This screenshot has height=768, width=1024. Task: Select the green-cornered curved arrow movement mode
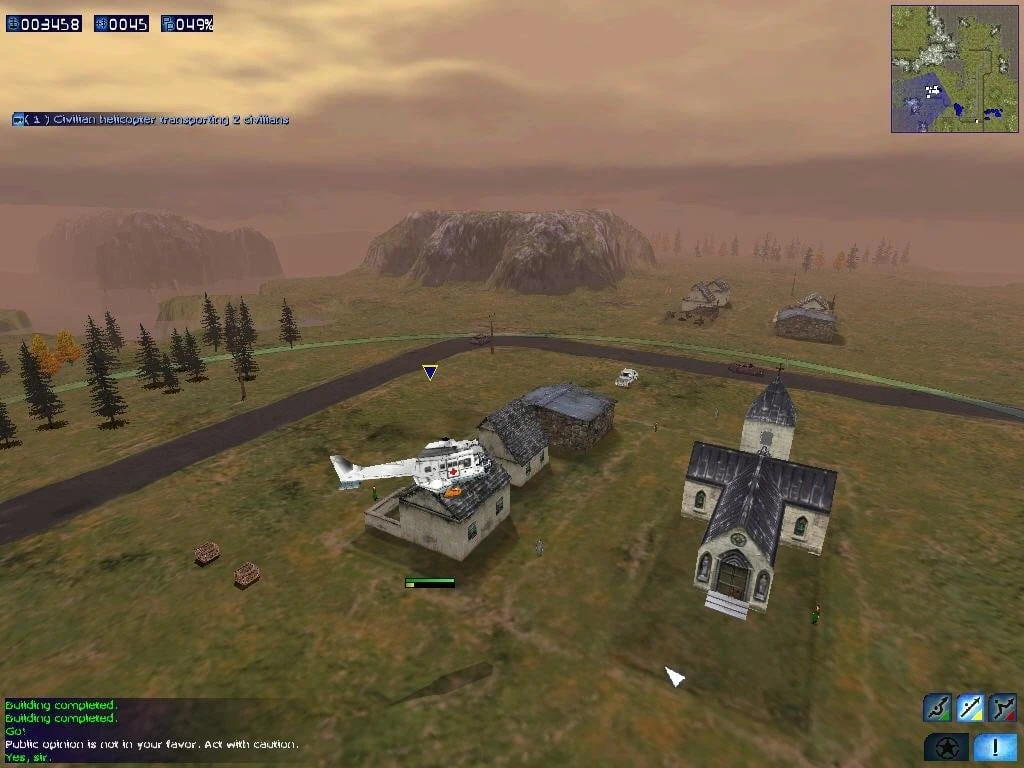point(937,708)
